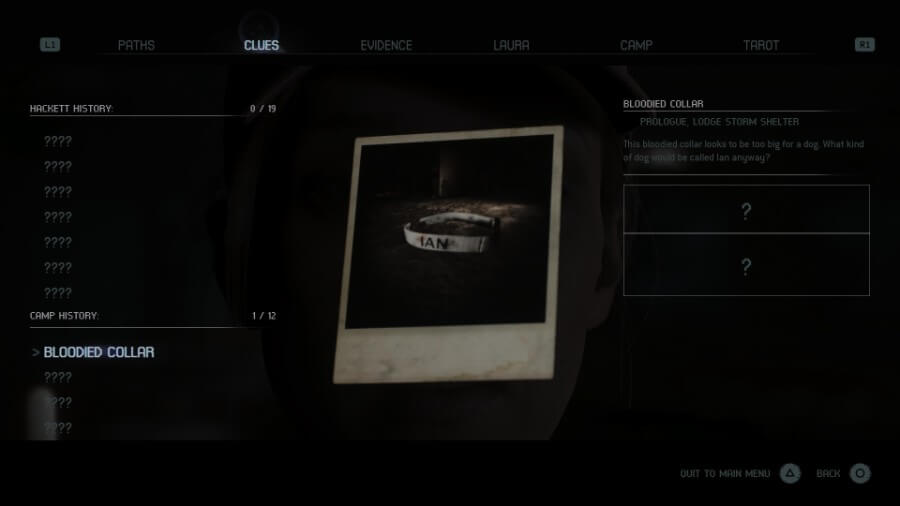Select the Camp History section header
The width and height of the screenshot is (900, 506).
(x=64, y=316)
